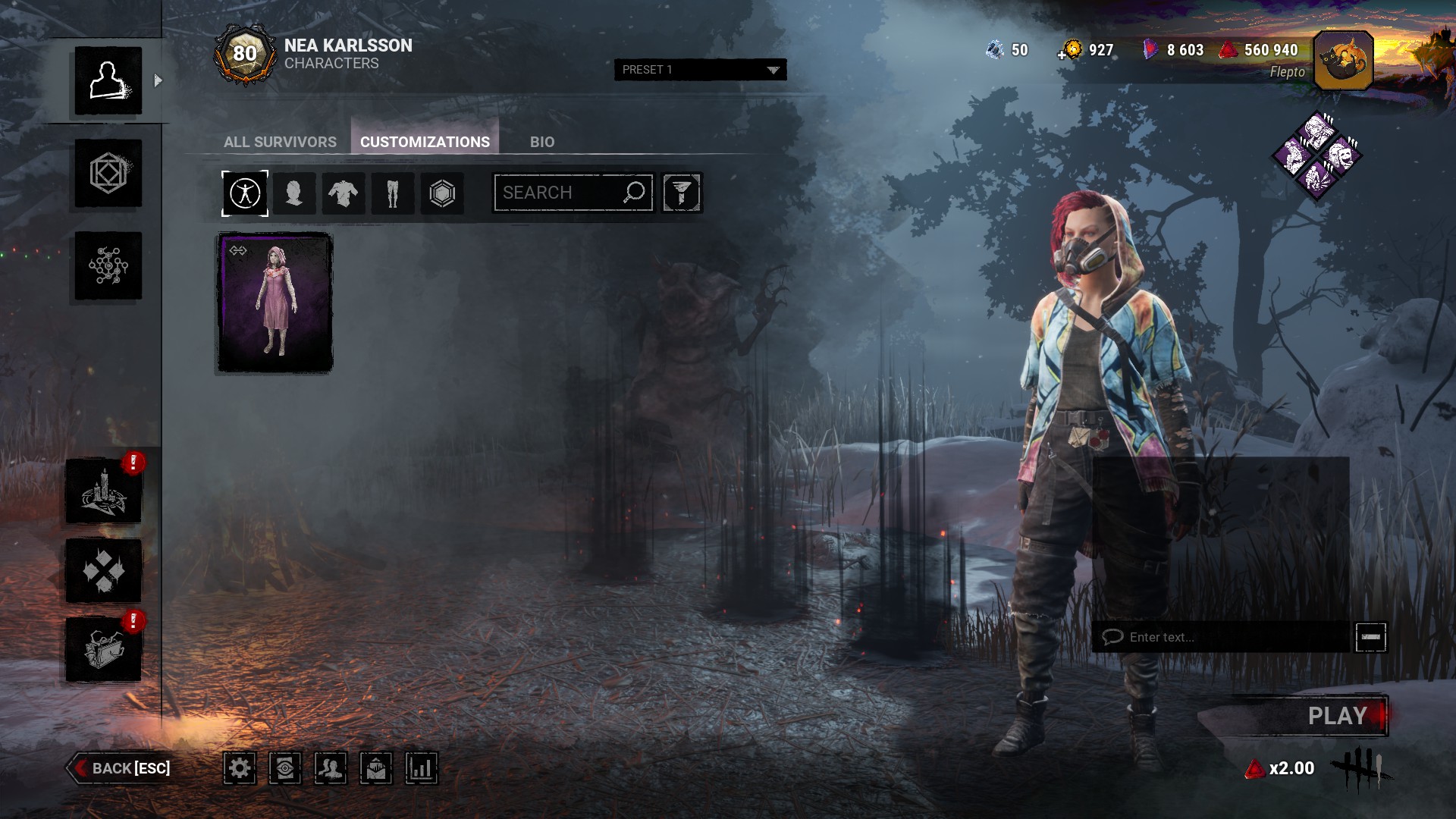Choose the torso cosmetics category
Image resolution: width=1456 pixels, height=819 pixels.
344,193
